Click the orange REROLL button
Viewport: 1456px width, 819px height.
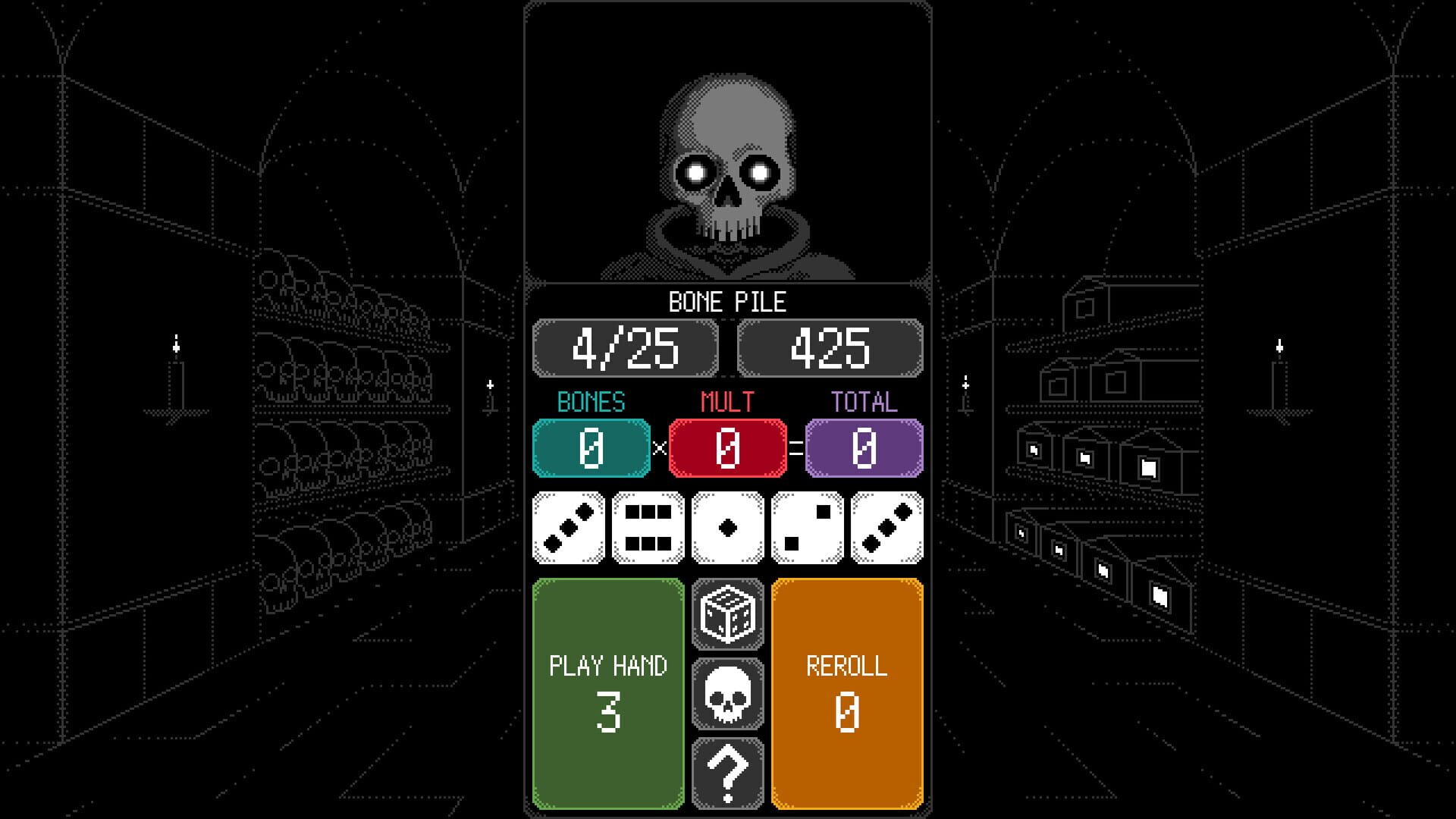coord(847,694)
